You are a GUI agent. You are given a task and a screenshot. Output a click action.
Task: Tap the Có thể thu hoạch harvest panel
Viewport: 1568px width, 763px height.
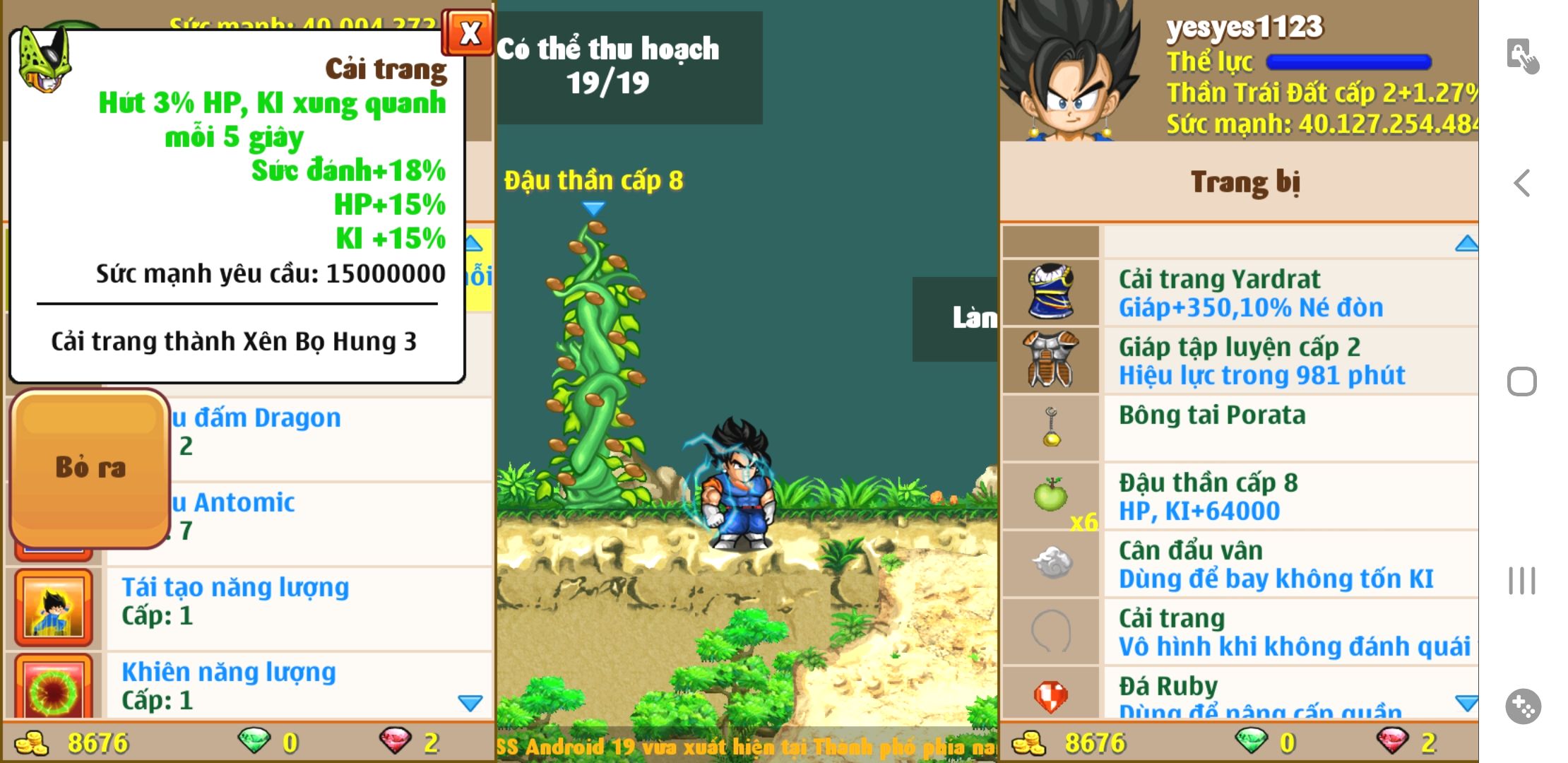click(x=608, y=67)
